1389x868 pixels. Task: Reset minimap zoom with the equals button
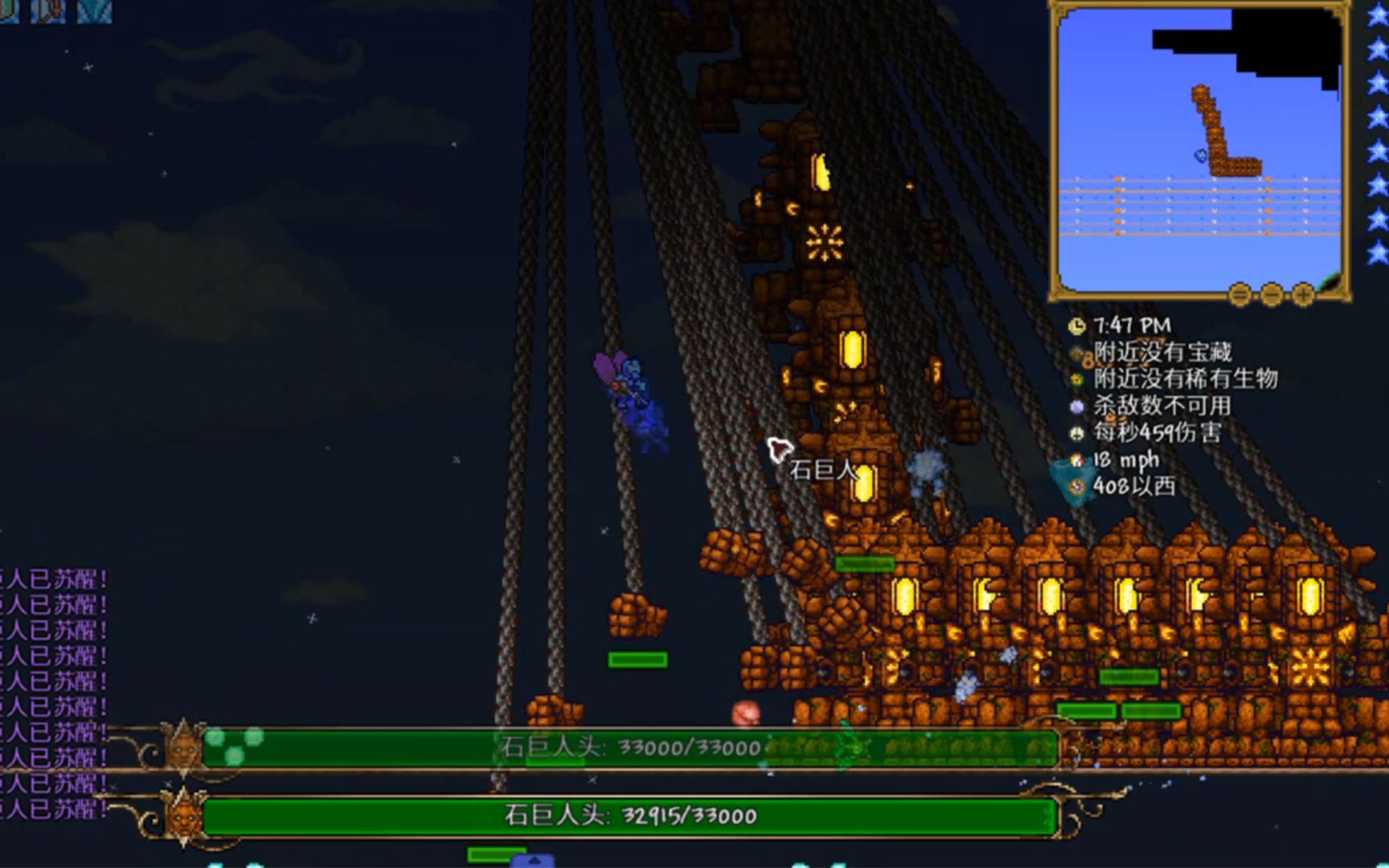(1240, 295)
